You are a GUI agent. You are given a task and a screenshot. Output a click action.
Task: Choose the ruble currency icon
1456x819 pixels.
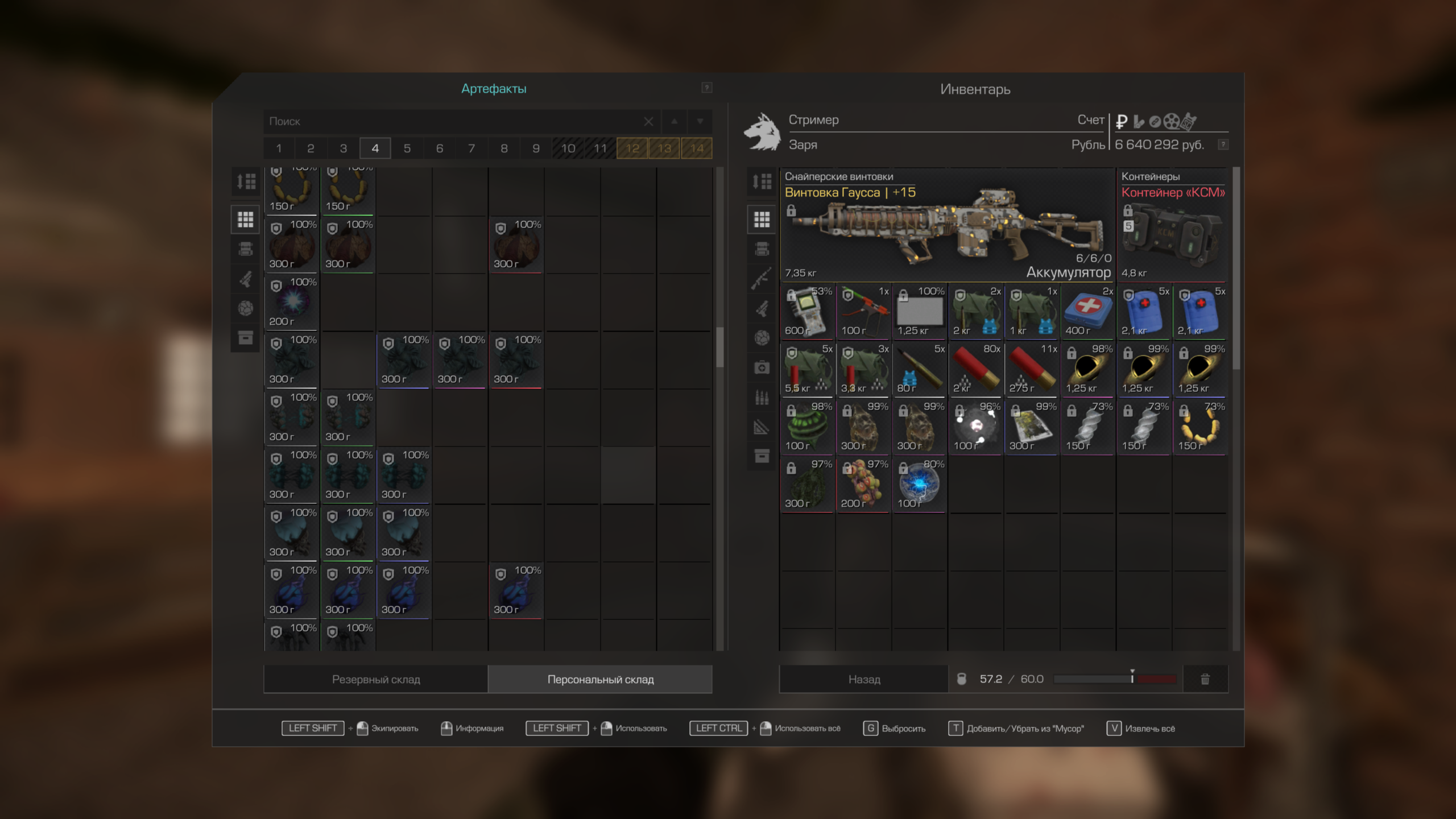(x=1122, y=121)
